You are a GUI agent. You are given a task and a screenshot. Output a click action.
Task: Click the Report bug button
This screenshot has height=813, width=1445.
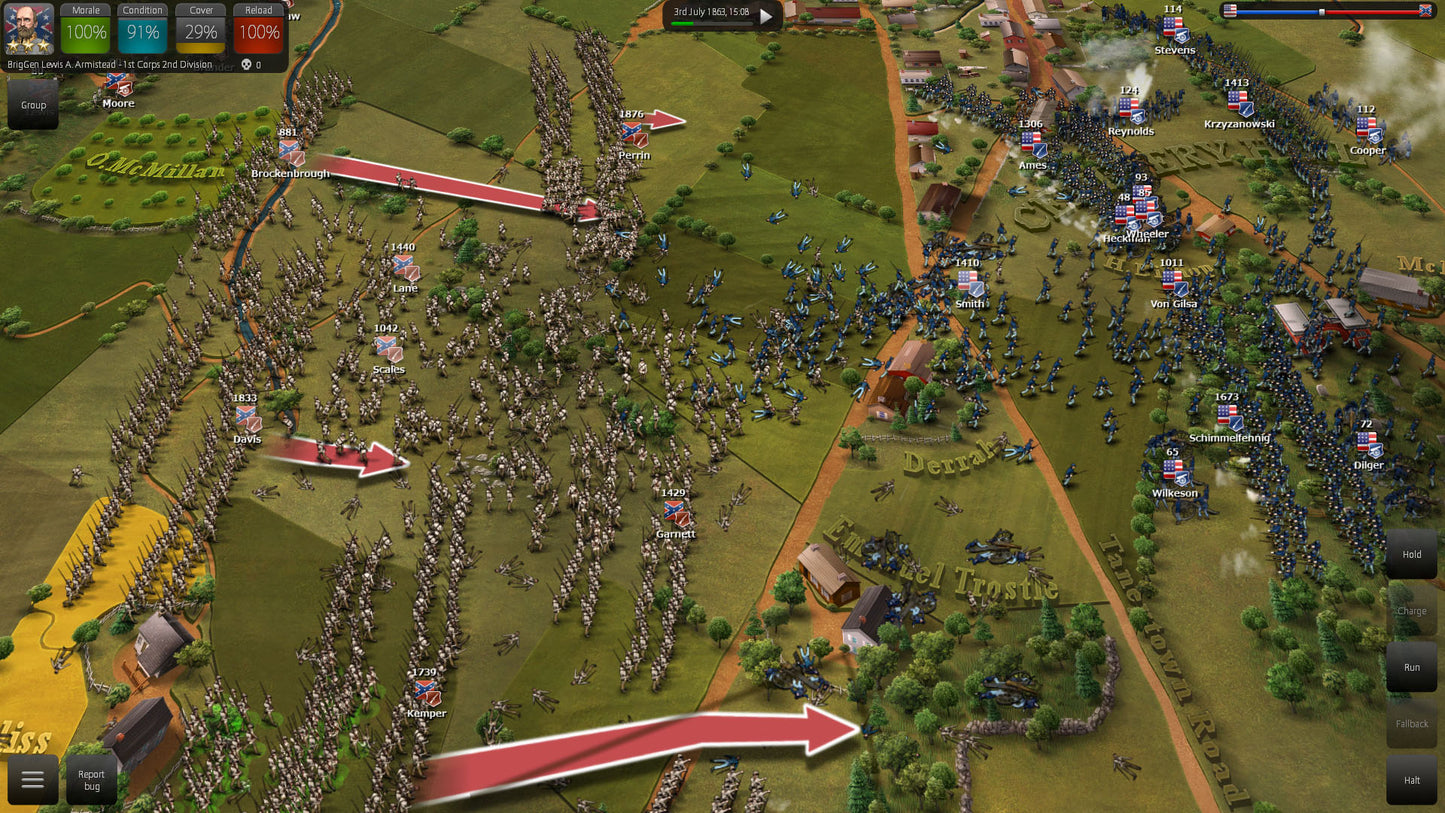91,781
